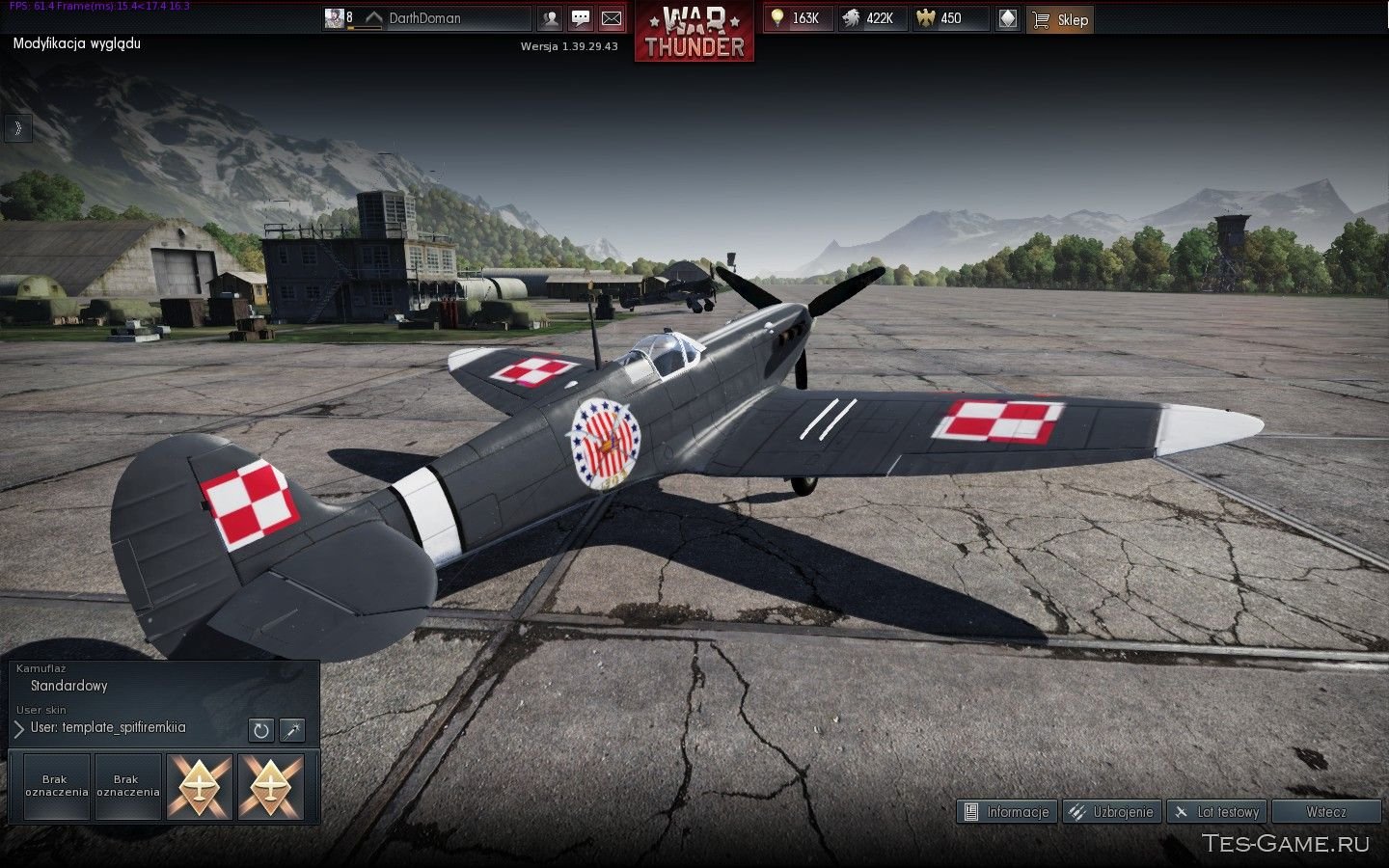
Task: Click the 163K lightbulb research points
Action: pyautogui.click(x=798, y=18)
